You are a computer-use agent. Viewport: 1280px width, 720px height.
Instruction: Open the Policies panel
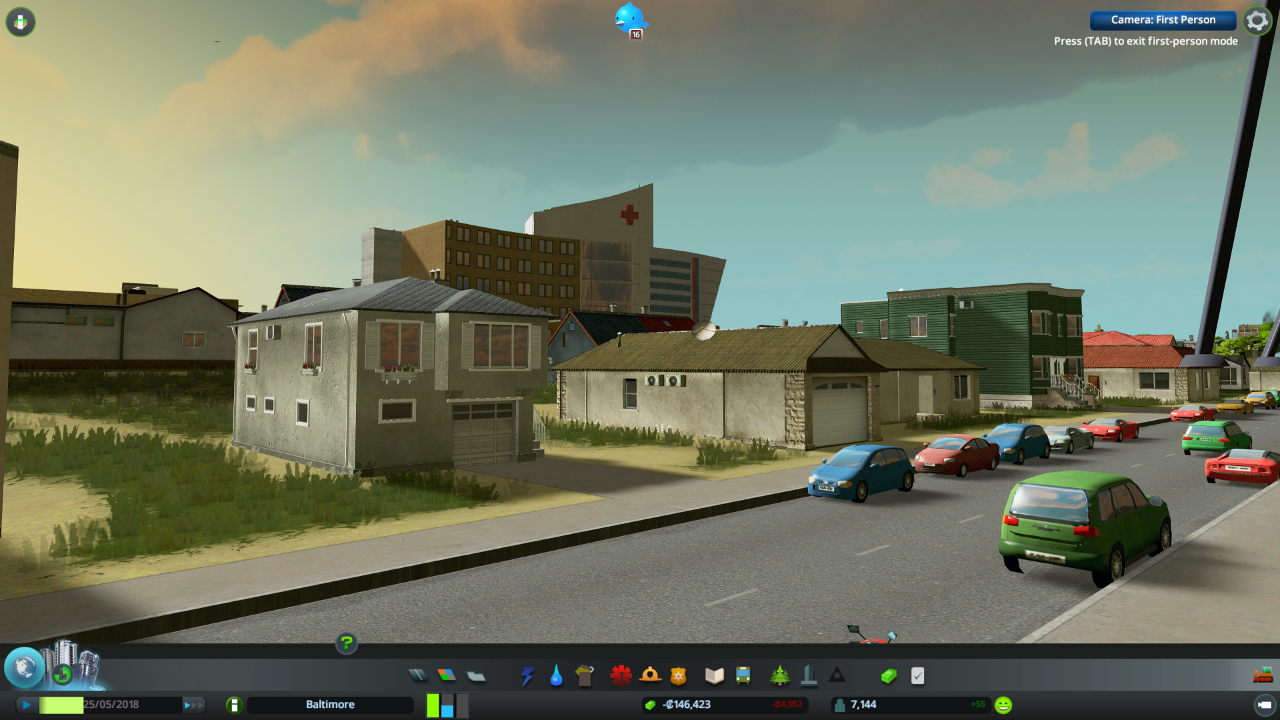918,675
